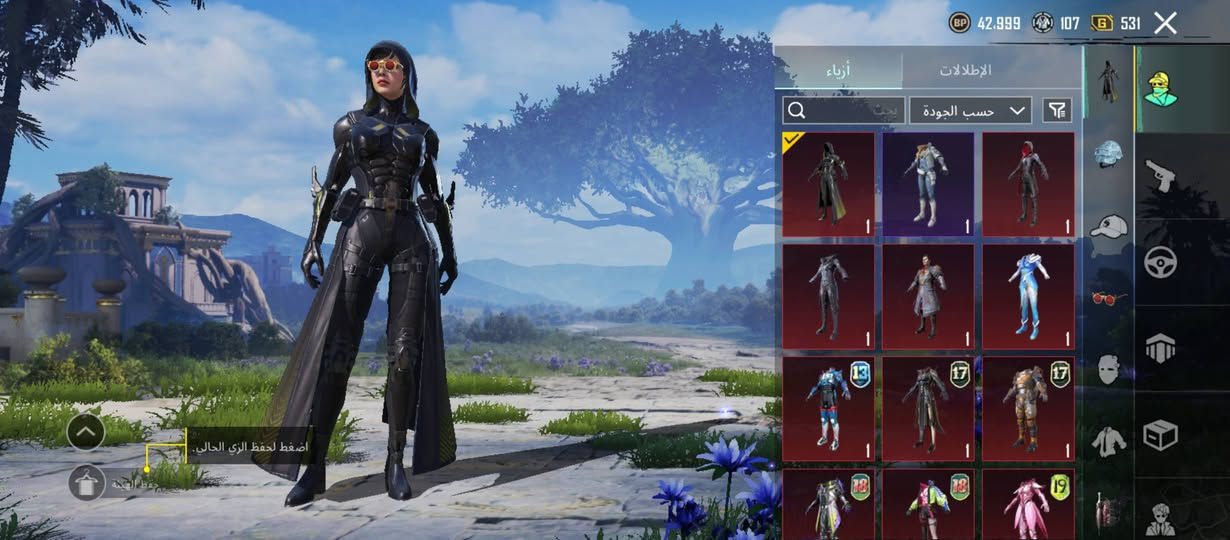Image resolution: width=1230 pixels, height=540 pixels.
Task: Click the funnel filter button
Action: 1056,110
